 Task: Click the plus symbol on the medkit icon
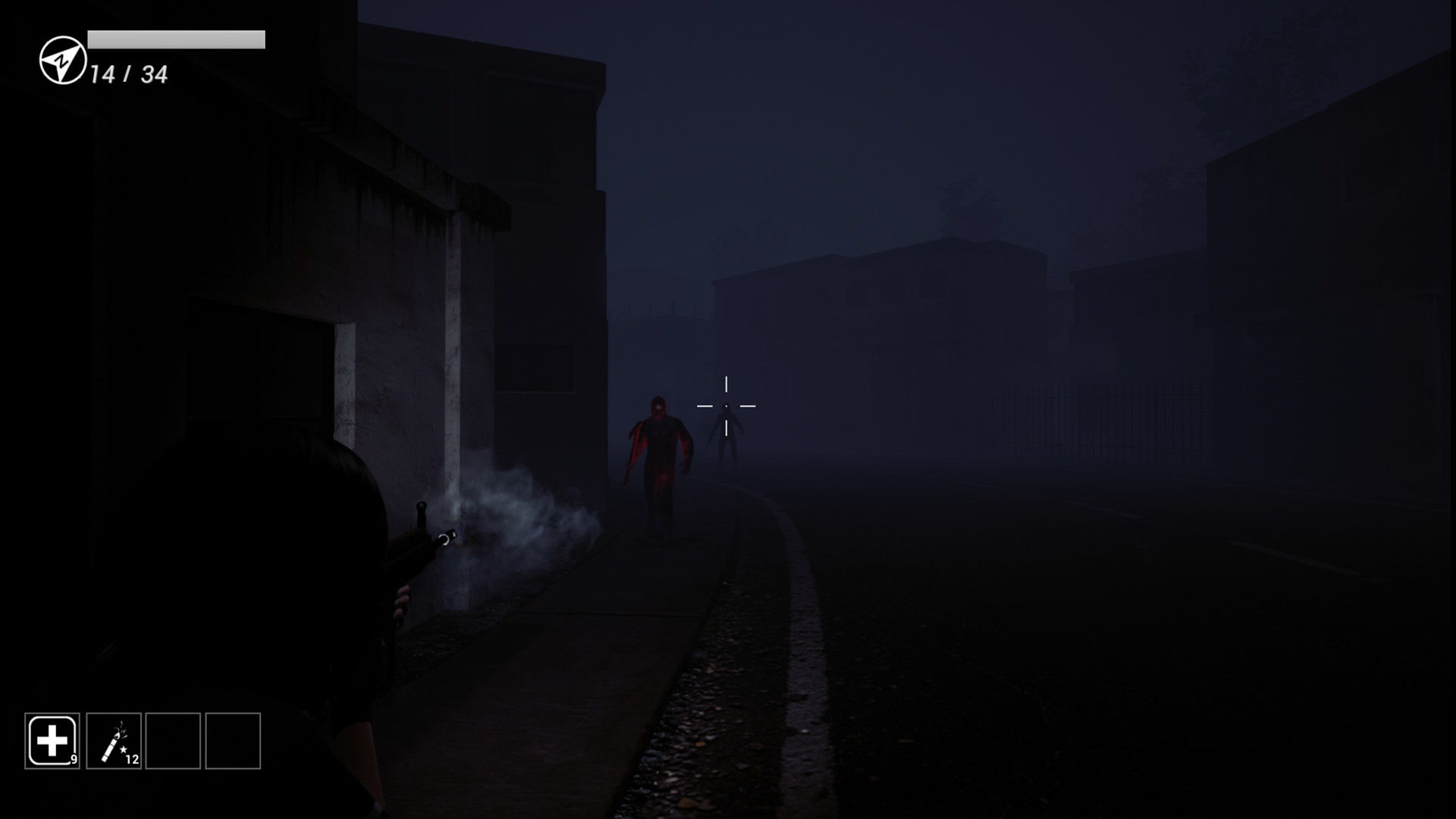click(52, 742)
